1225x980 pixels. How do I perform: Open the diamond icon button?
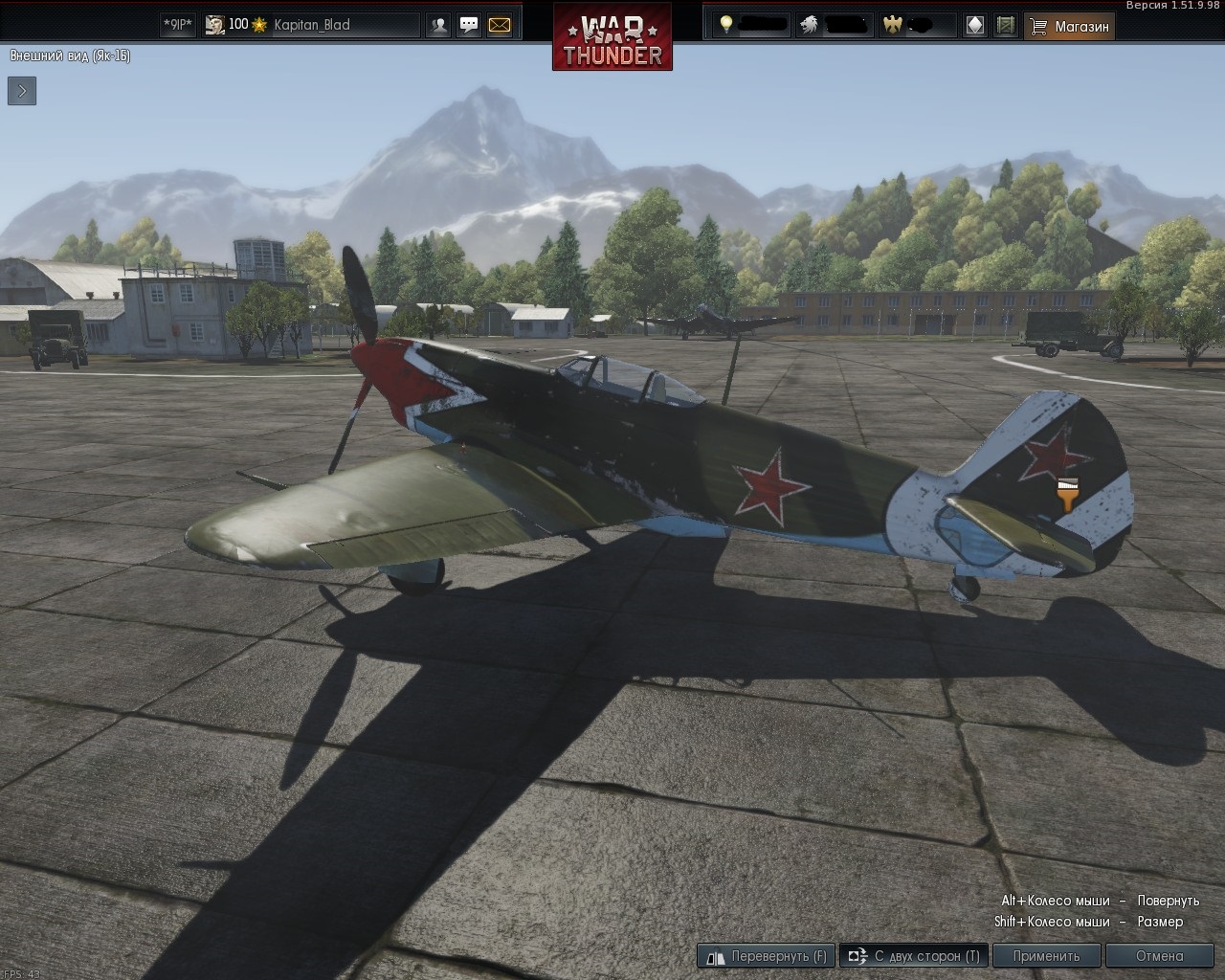click(974, 26)
